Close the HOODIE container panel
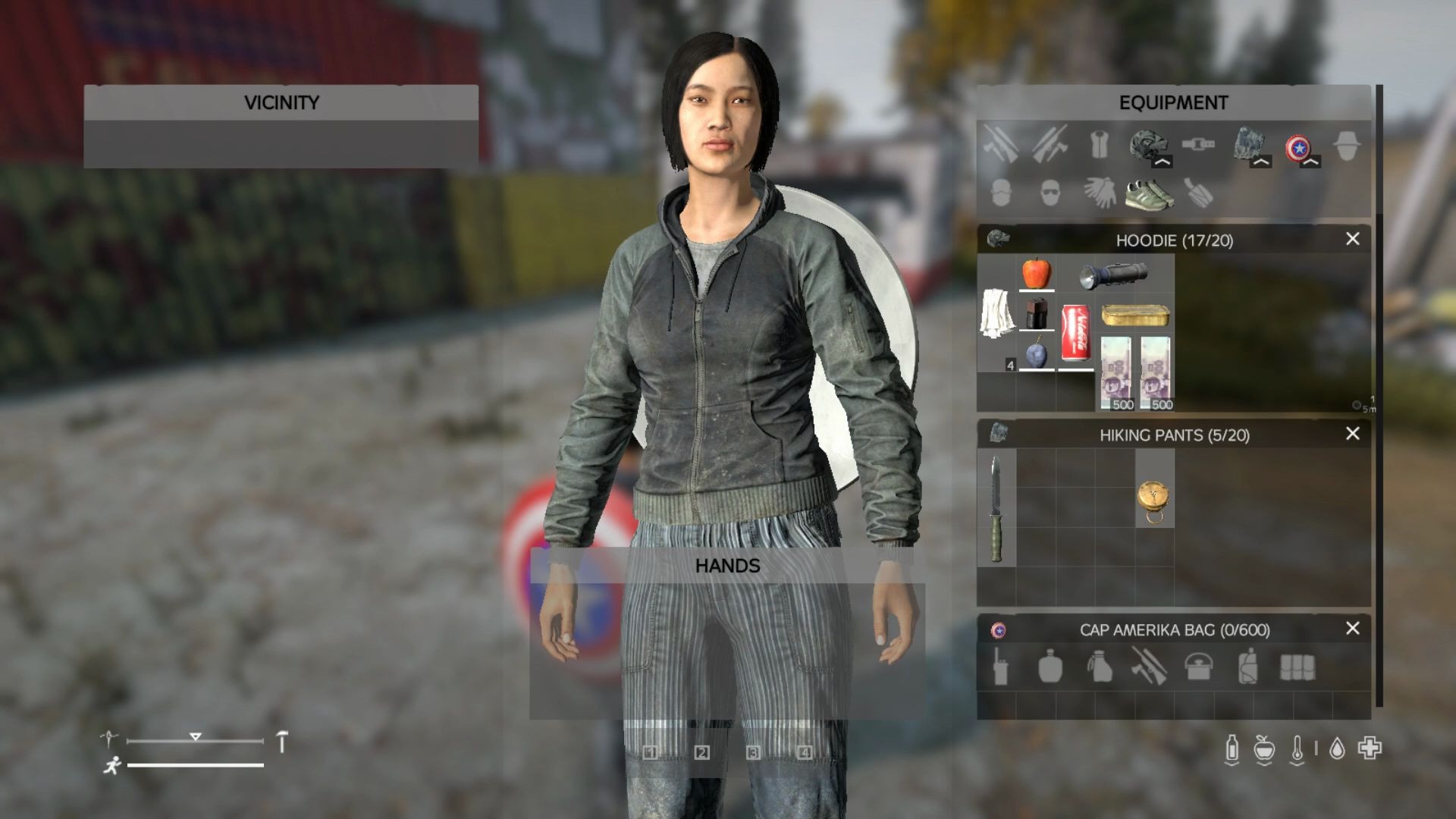The height and width of the screenshot is (819, 1456). pos(1351,240)
